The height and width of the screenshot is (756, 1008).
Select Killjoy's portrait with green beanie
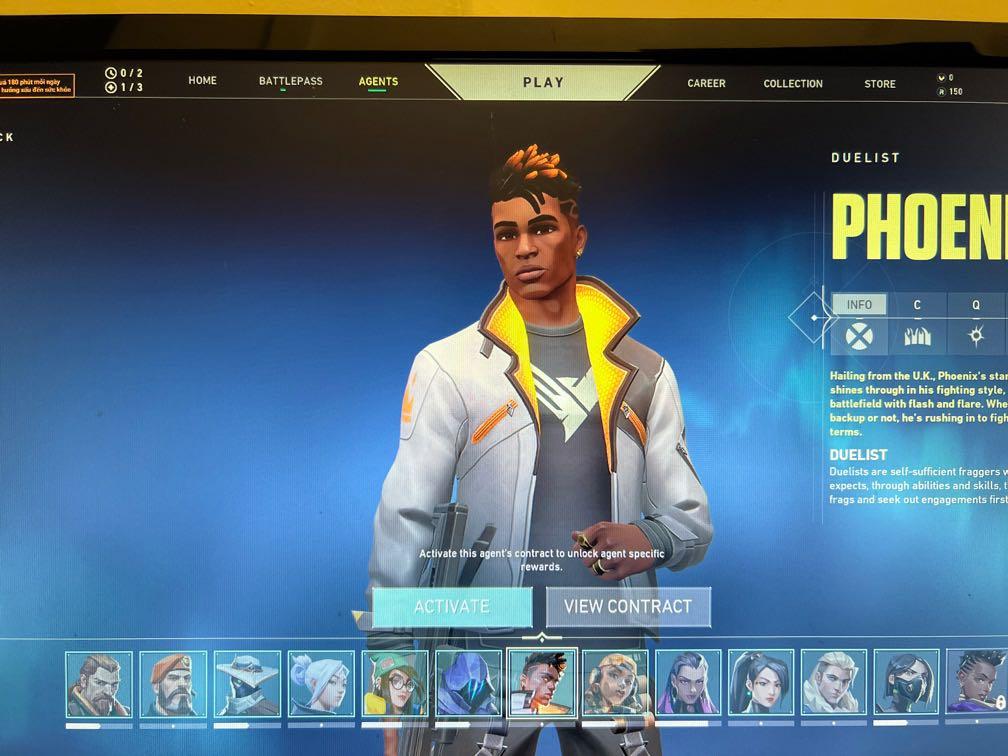[394, 684]
